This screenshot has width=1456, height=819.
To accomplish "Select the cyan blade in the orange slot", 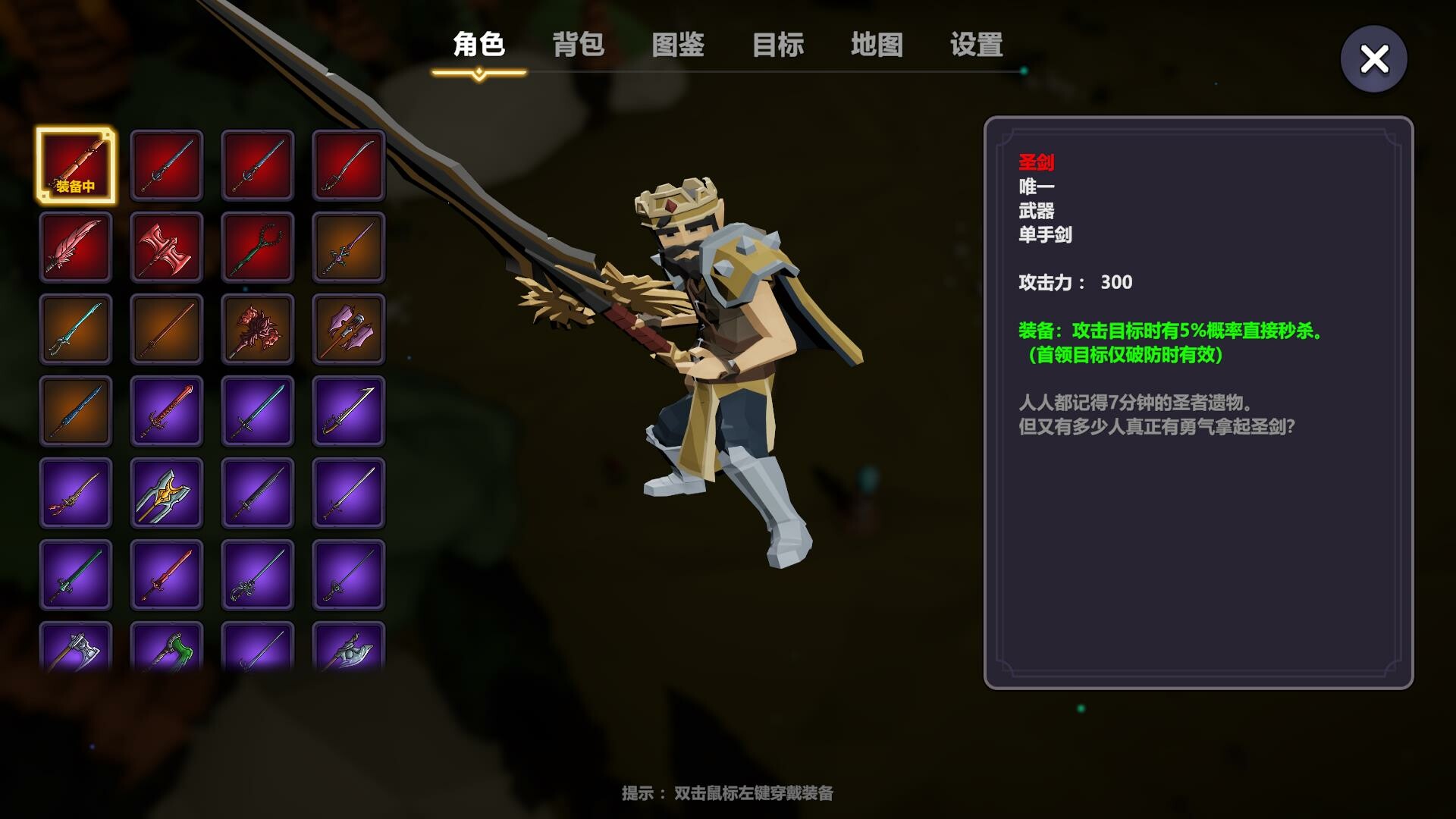I will click(76, 330).
